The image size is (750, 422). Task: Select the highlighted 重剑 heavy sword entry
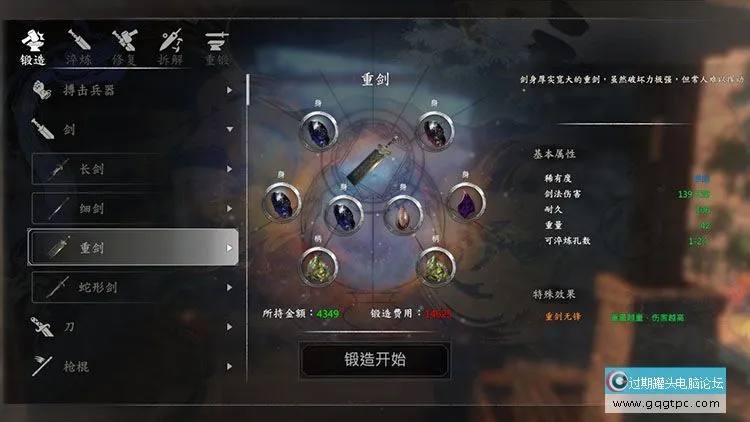133,247
